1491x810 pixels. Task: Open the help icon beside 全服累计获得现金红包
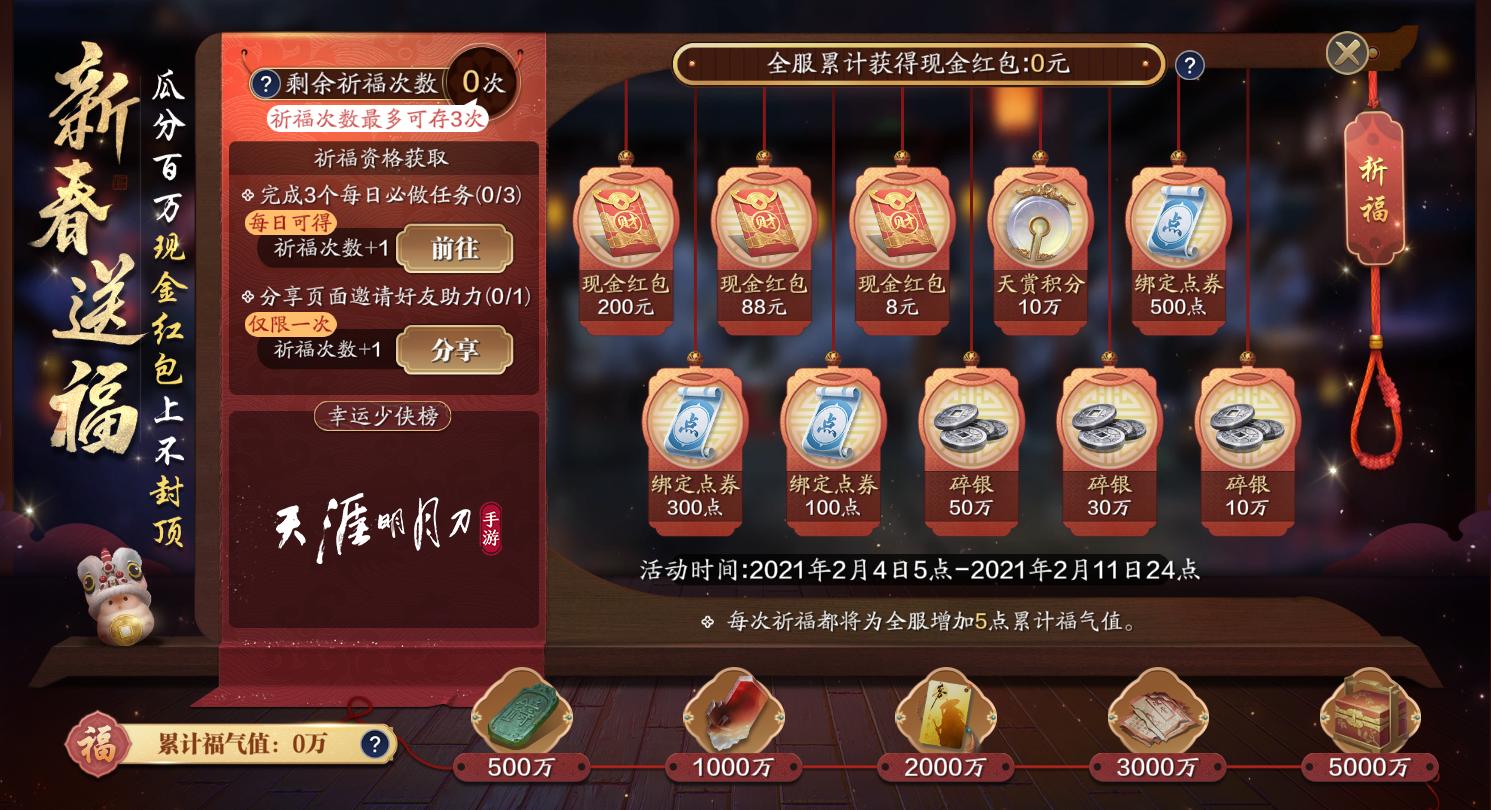(x=1188, y=66)
